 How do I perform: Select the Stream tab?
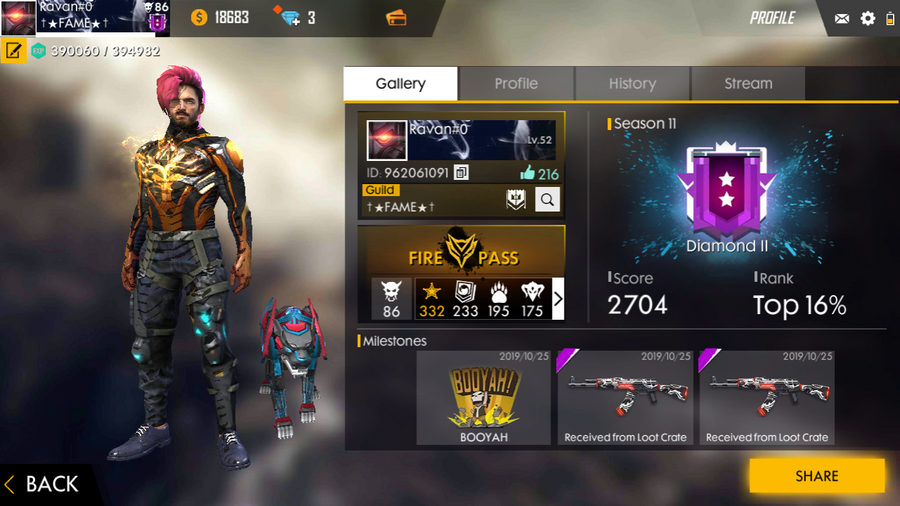click(748, 84)
